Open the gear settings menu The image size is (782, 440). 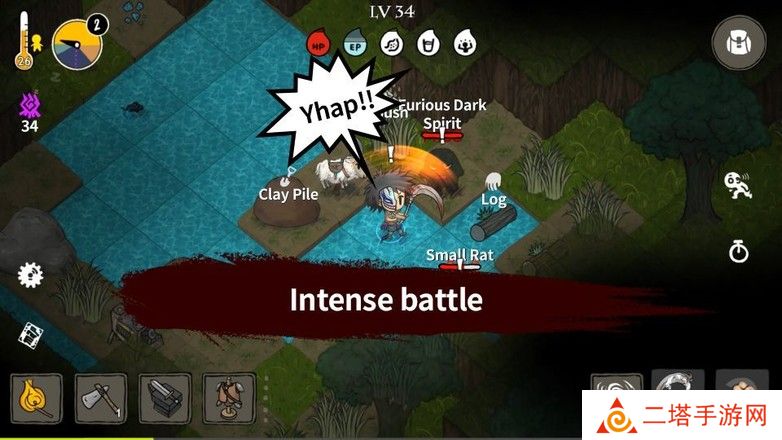30,273
